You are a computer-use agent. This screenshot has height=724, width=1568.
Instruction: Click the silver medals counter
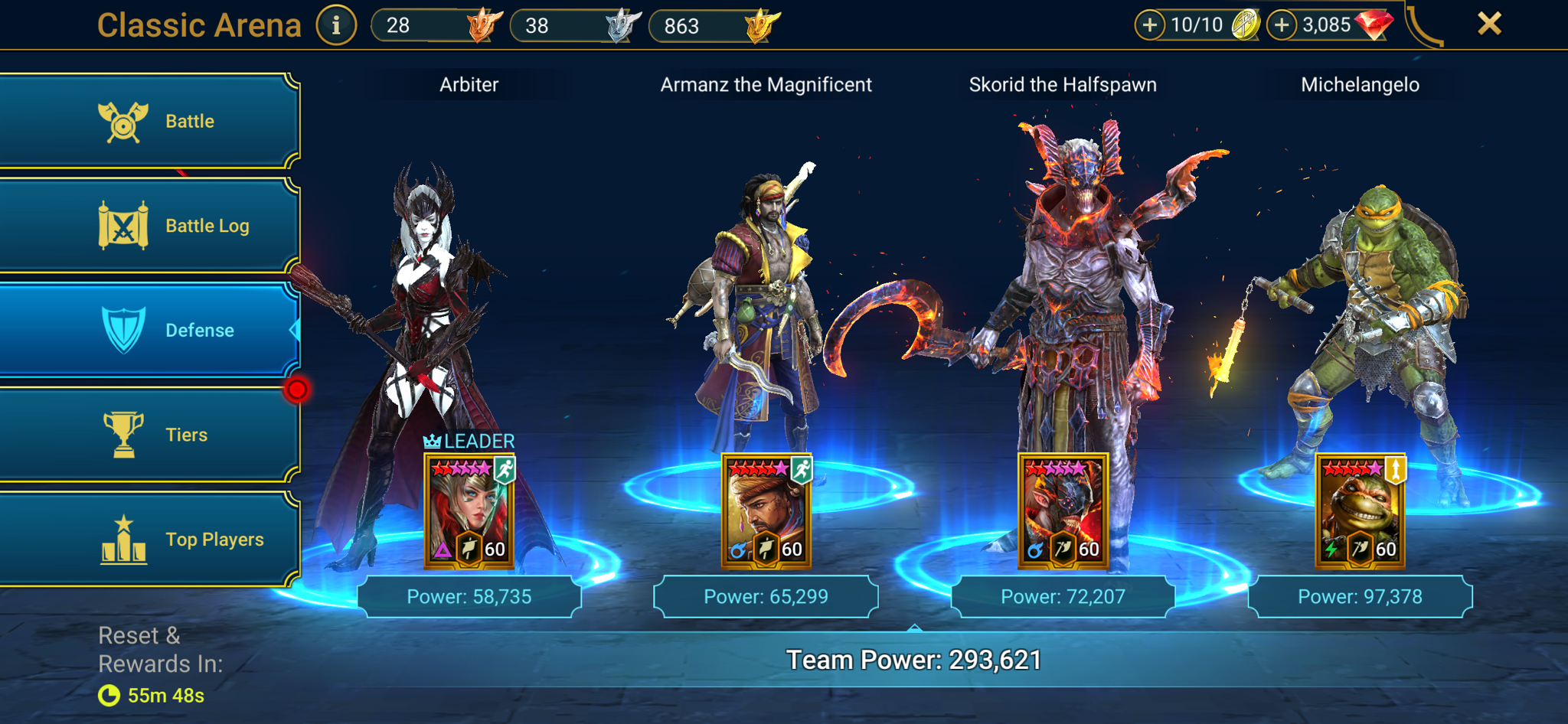pyautogui.click(x=574, y=27)
